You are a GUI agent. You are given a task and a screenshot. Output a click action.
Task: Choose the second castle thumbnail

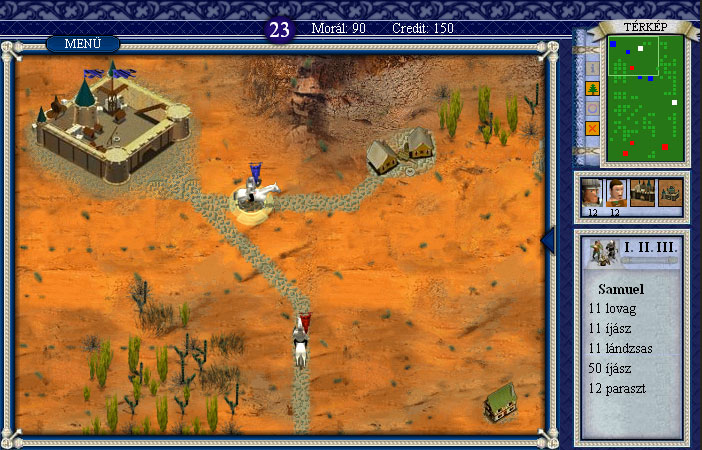(x=669, y=193)
